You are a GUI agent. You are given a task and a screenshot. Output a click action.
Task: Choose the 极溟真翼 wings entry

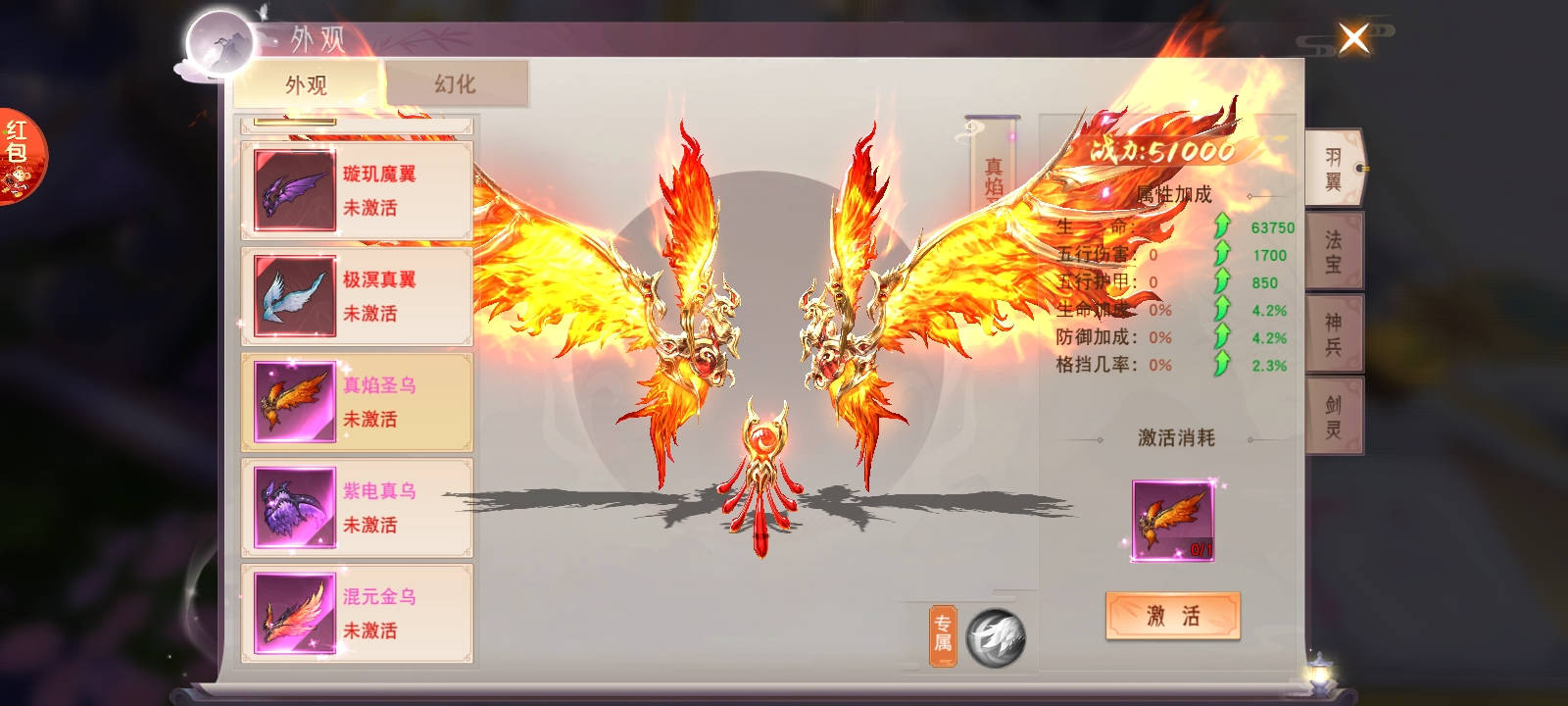[357, 296]
